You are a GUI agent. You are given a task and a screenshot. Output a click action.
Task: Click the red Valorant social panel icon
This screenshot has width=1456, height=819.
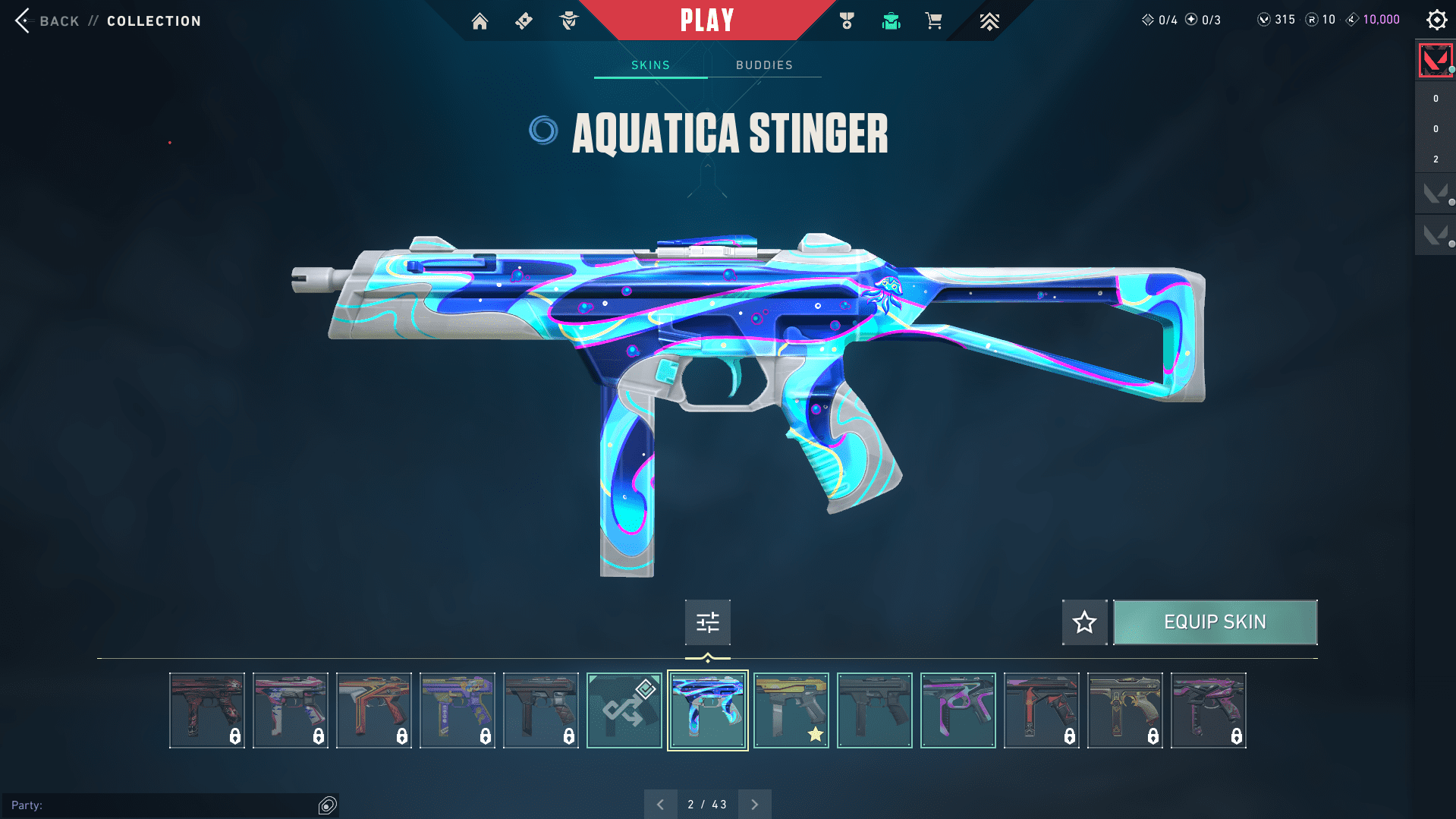(1435, 61)
